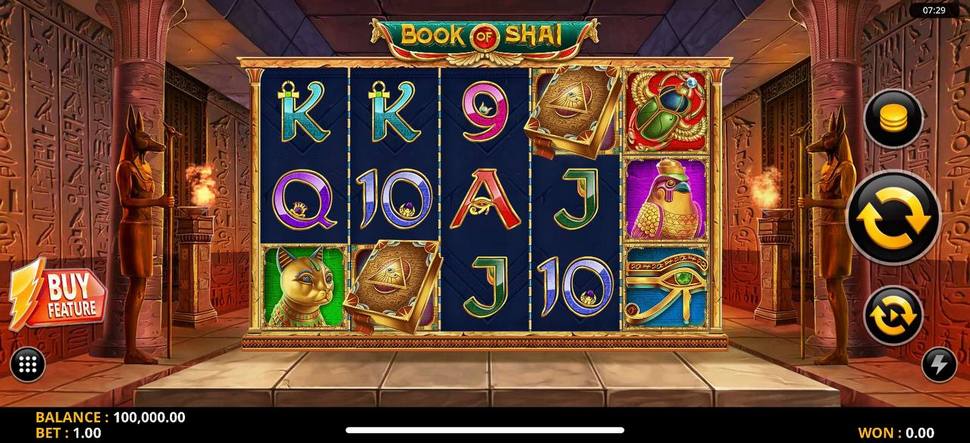This screenshot has width=970, height=443.
Task: Open the menu with the dots grid icon
Action: point(28,364)
